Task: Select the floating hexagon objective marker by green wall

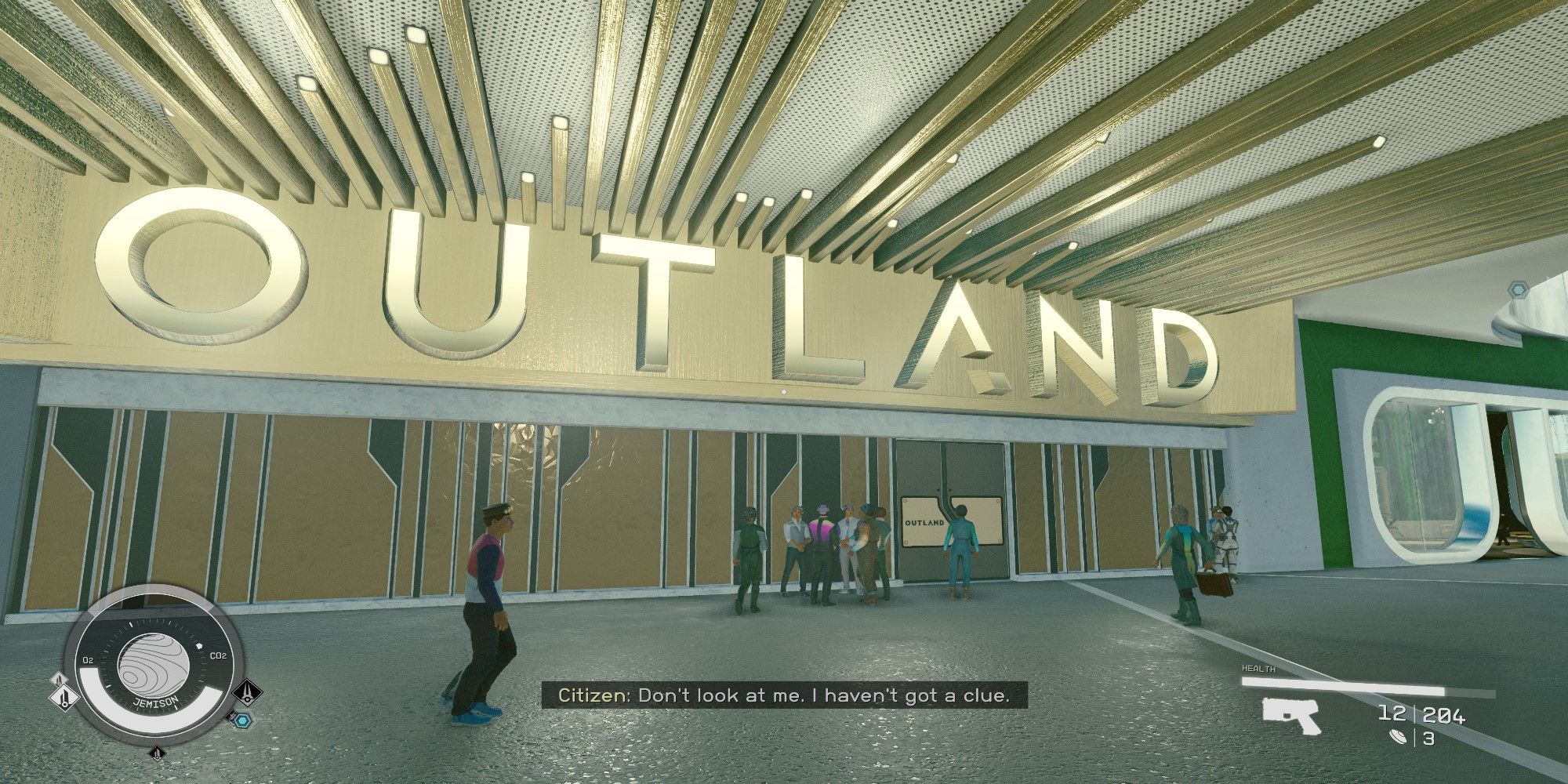Action: 1519,290
